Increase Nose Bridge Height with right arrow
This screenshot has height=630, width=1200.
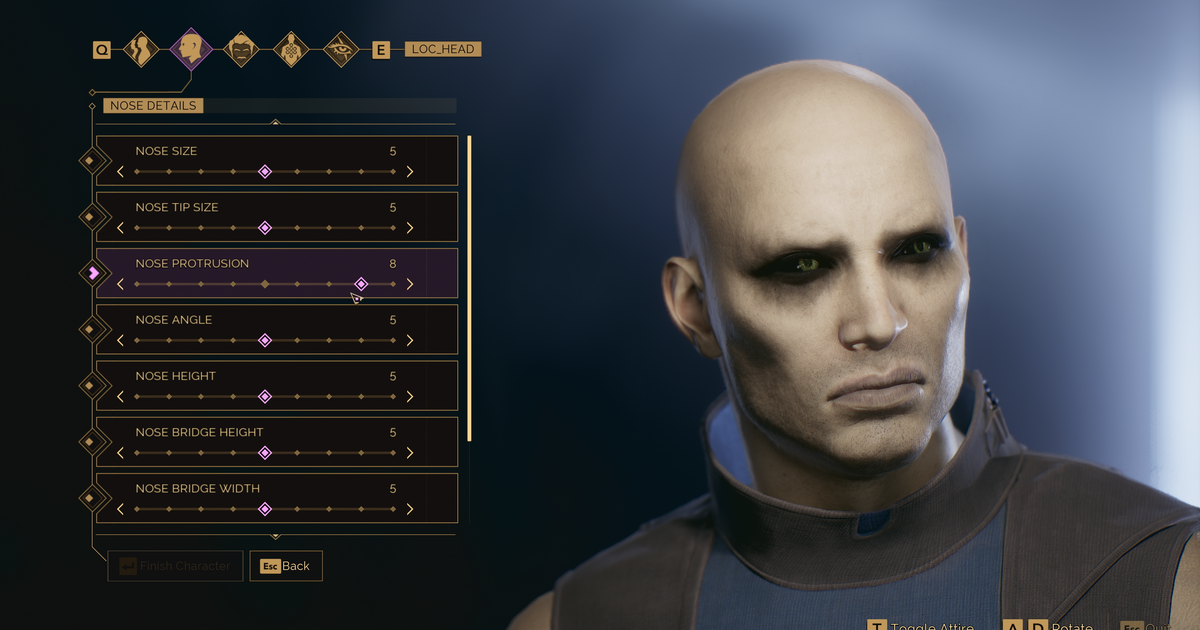pos(410,453)
